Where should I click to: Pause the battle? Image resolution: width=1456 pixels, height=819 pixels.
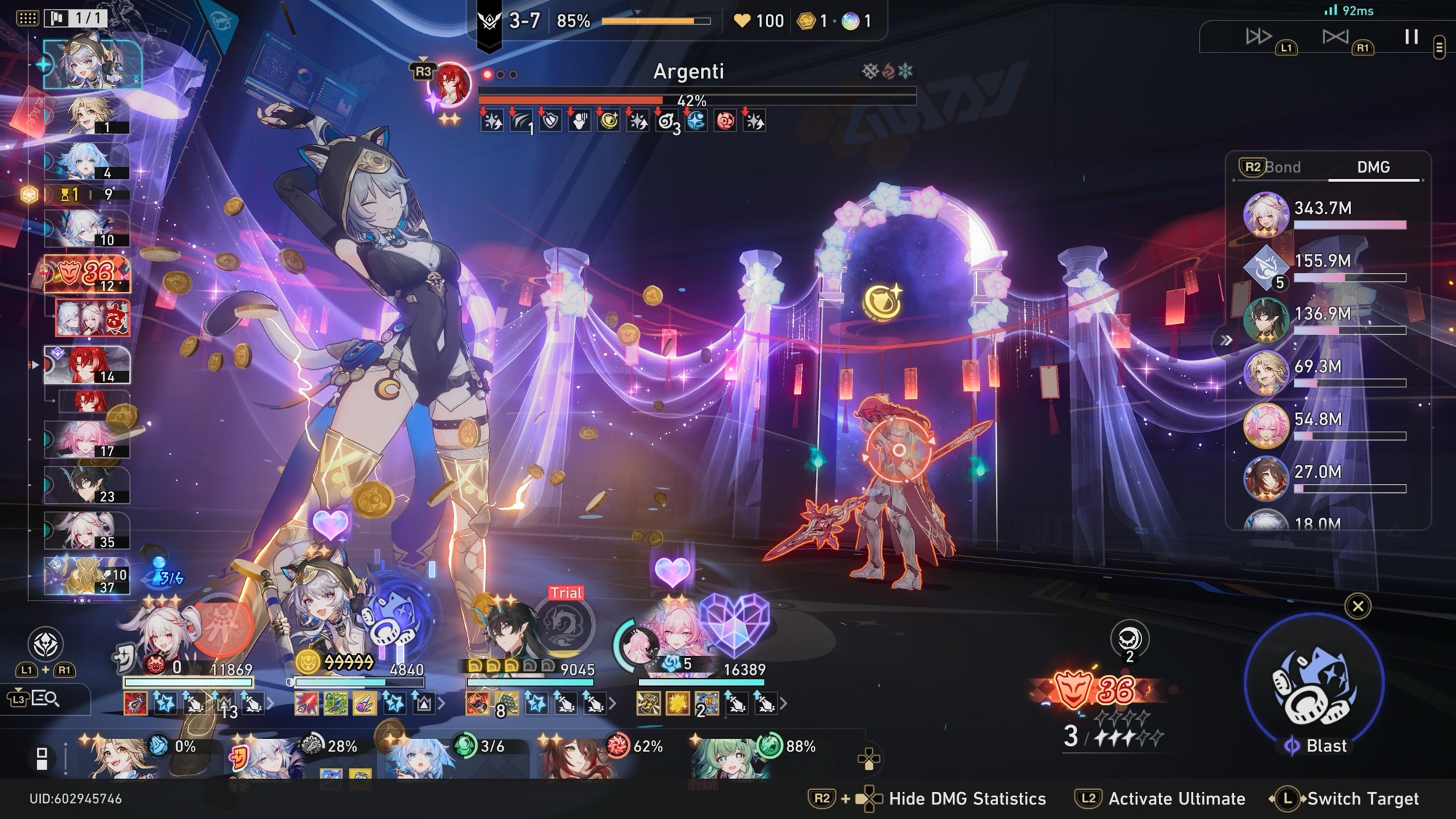tap(1411, 37)
